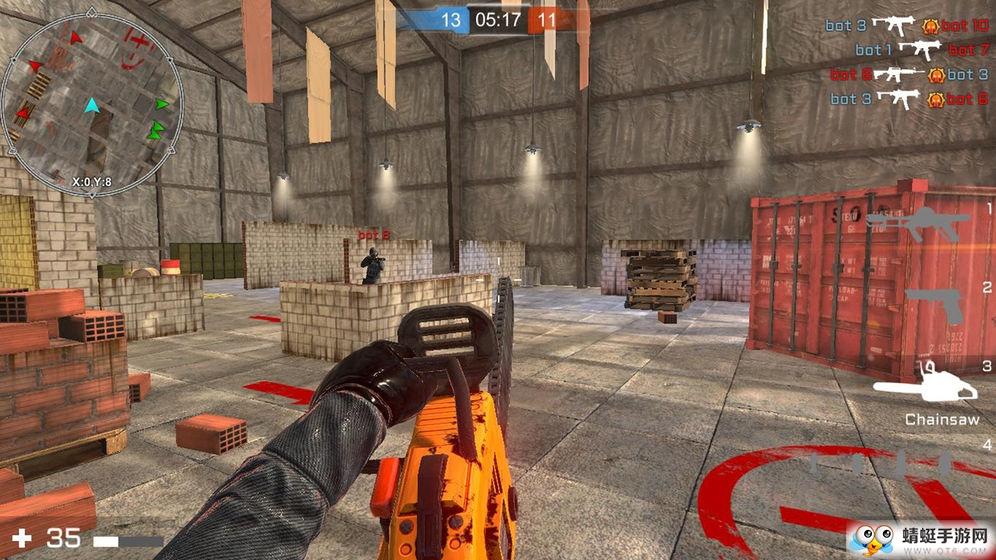The image size is (996, 560).
Task: Select the pistol weapon slot
Action: point(934,306)
